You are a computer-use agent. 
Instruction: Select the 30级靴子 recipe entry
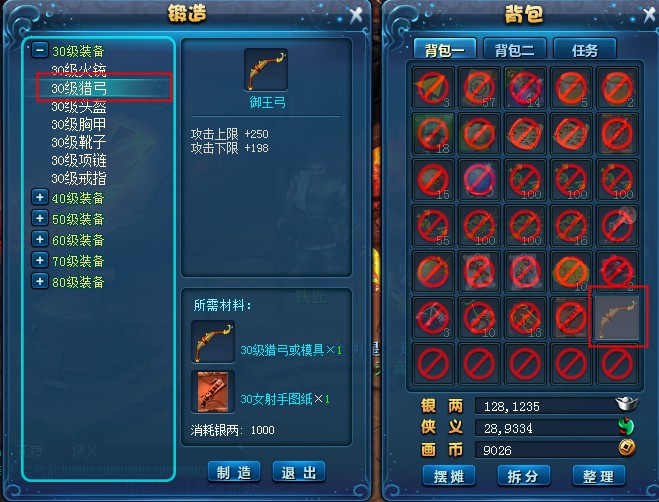[79, 143]
